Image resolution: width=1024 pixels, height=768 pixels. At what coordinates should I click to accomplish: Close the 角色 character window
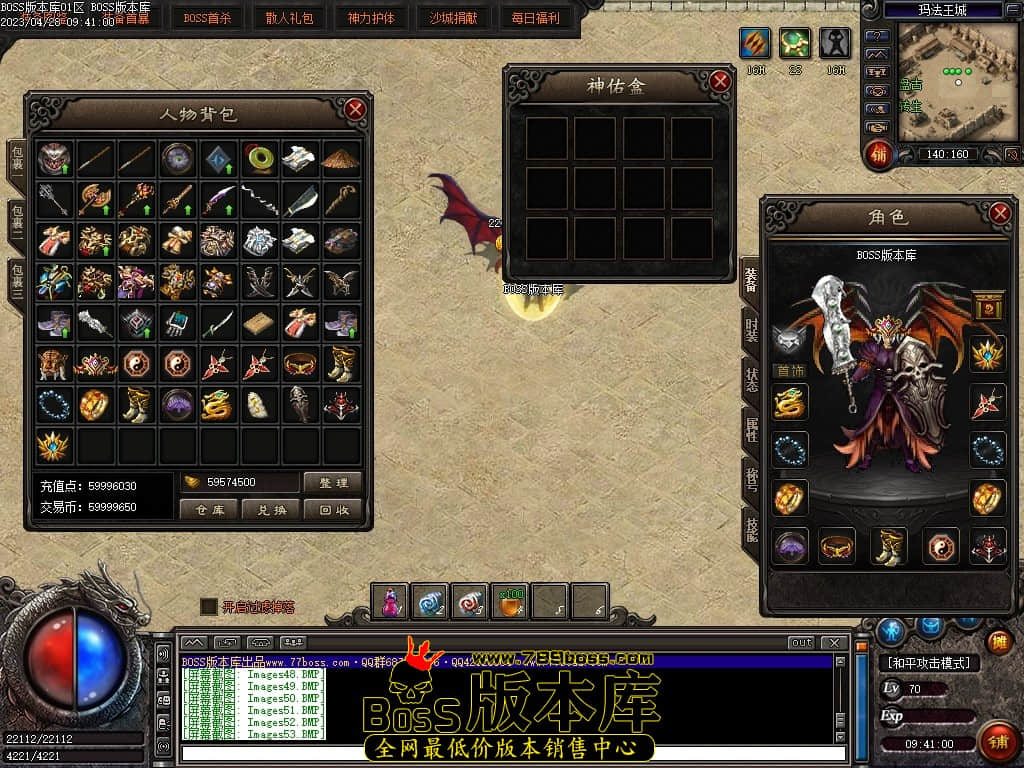tap(999, 212)
